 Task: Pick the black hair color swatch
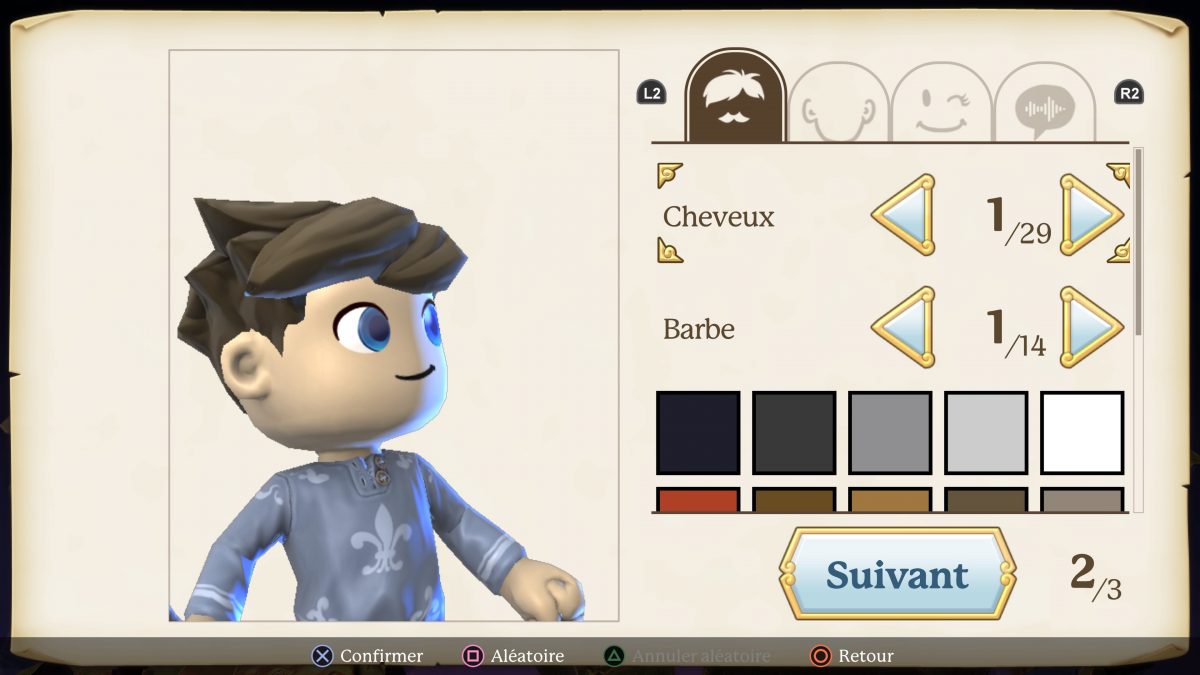(698, 432)
